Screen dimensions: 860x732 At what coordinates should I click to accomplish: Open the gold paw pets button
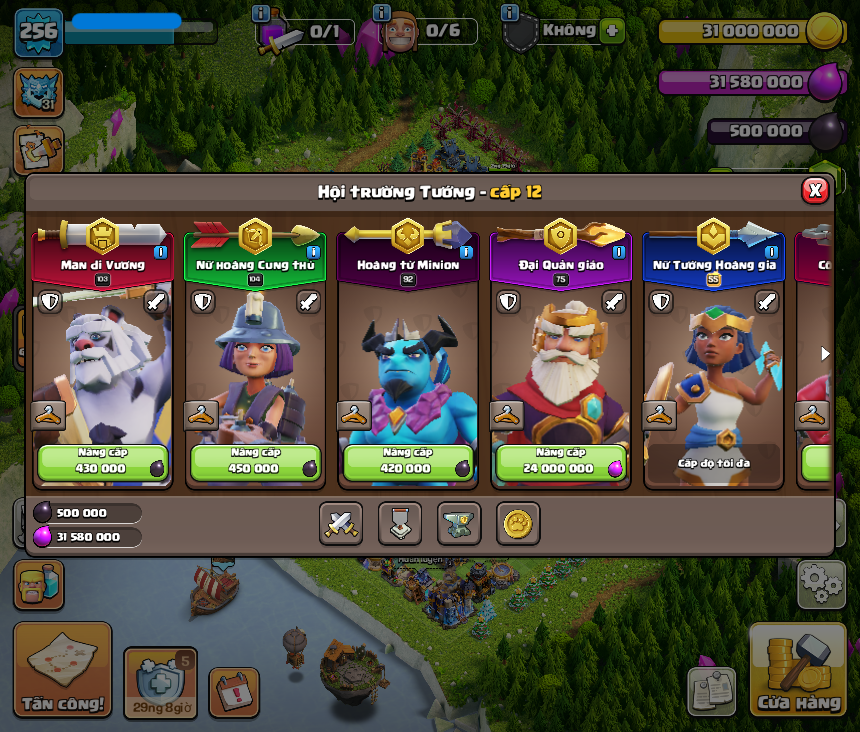tap(518, 523)
